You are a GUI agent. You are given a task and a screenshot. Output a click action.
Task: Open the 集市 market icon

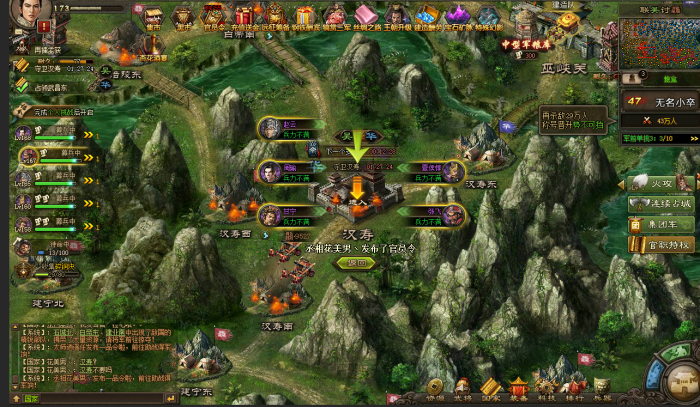point(154,17)
